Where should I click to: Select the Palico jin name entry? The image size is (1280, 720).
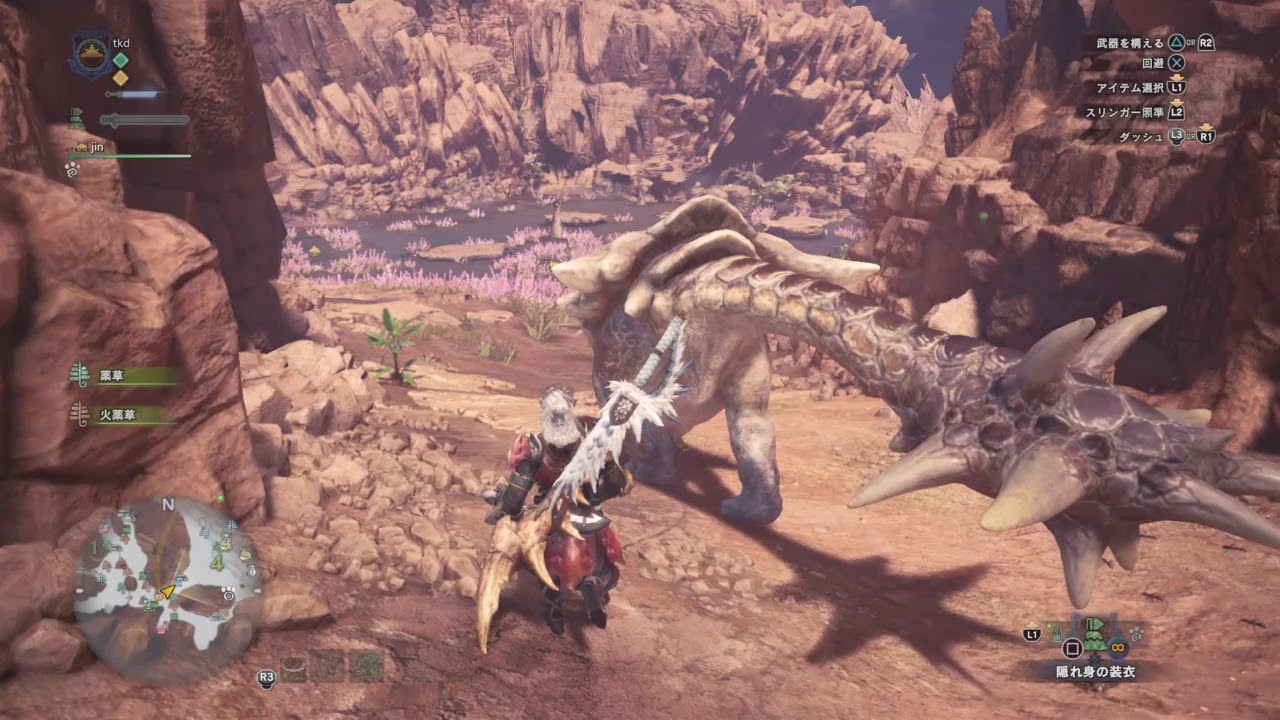click(x=97, y=147)
